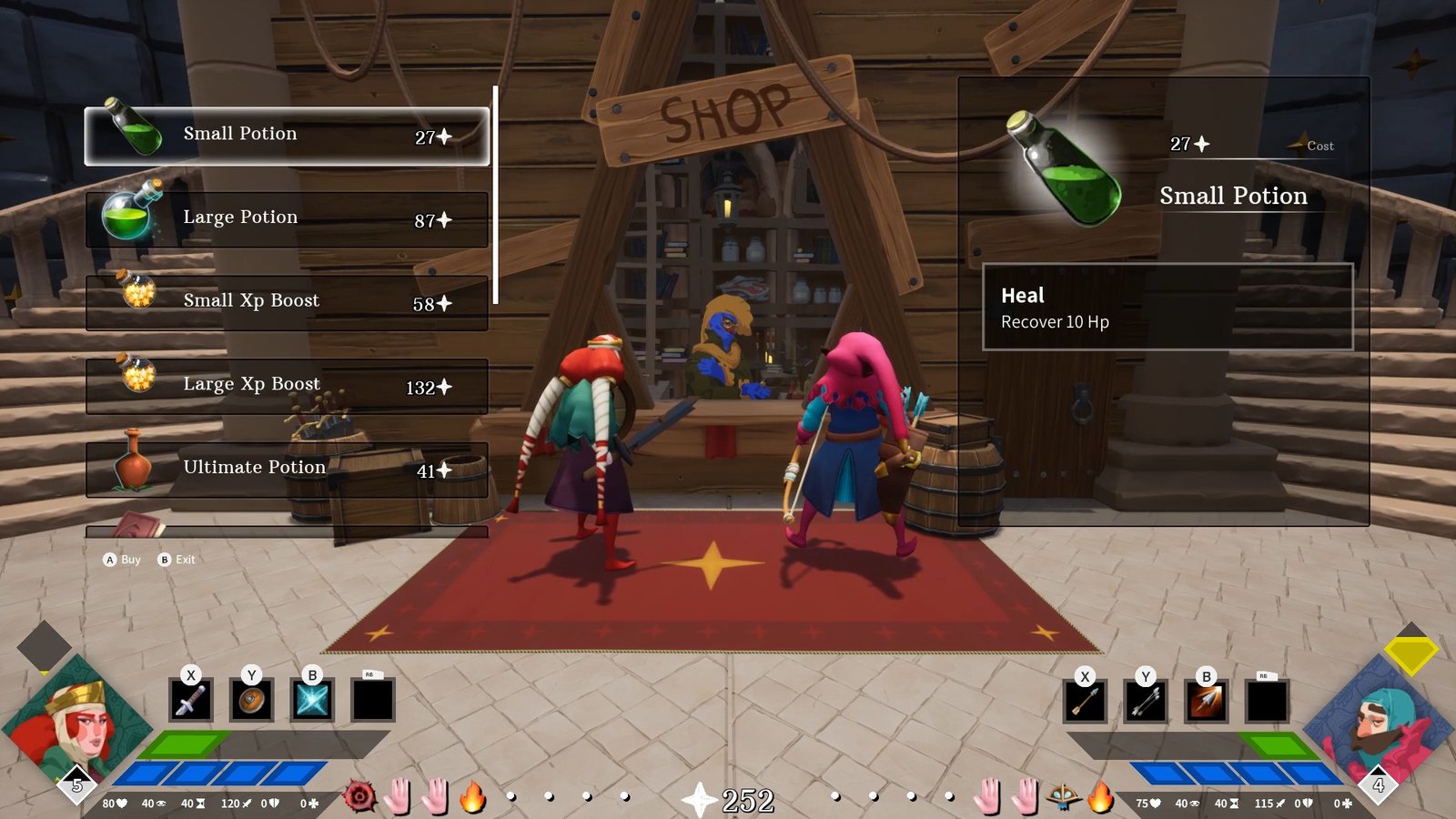Viewport: 1456px width, 819px height.
Task: Click the flame status icon near the queen's stats
Action: click(471, 794)
